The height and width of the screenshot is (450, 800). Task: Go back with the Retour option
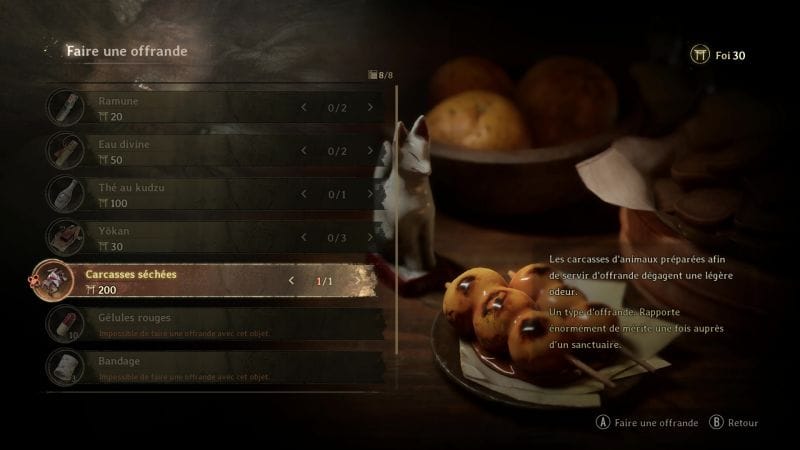point(736,422)
